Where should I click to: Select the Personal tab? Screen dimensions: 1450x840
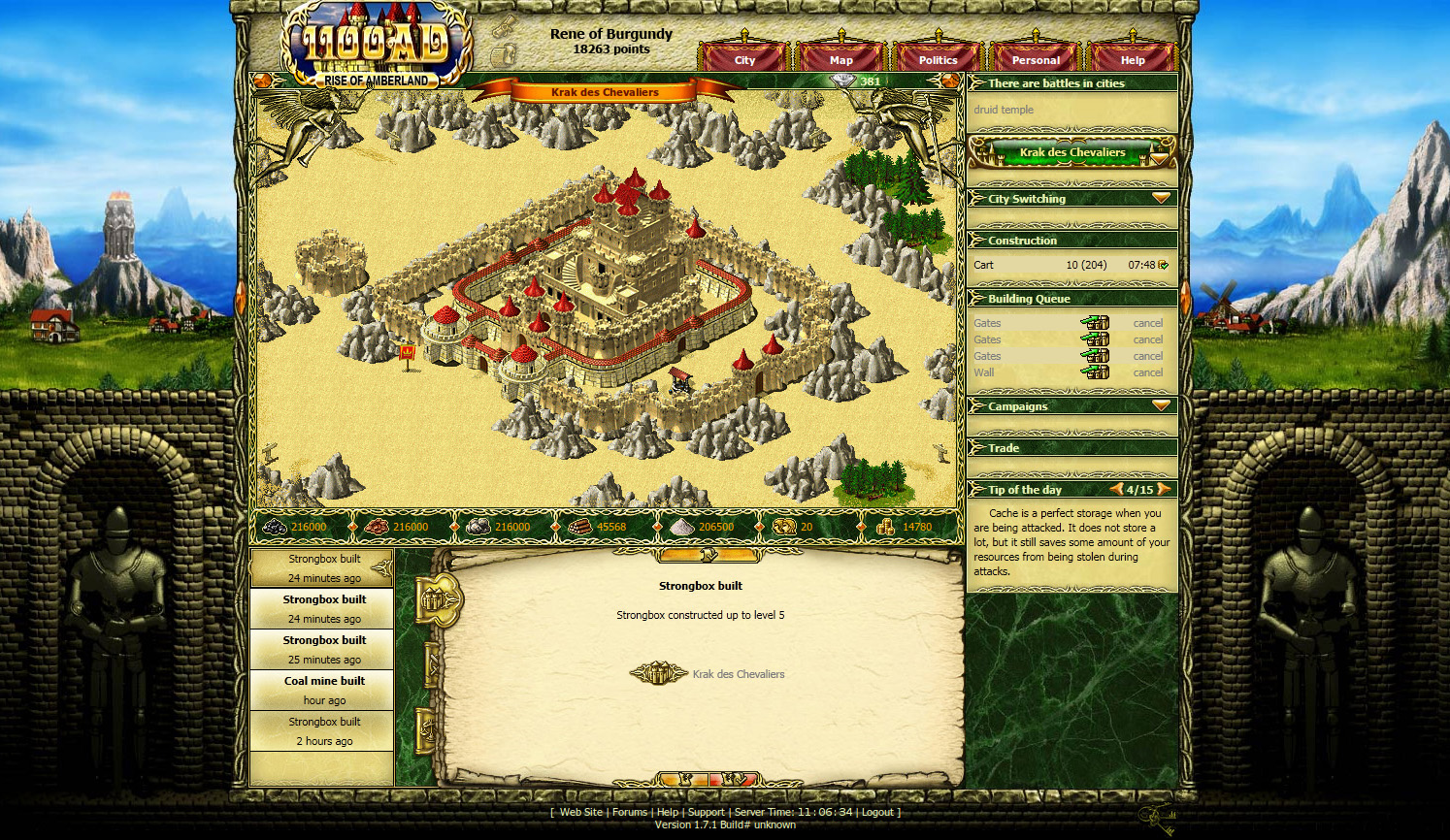1036,60
